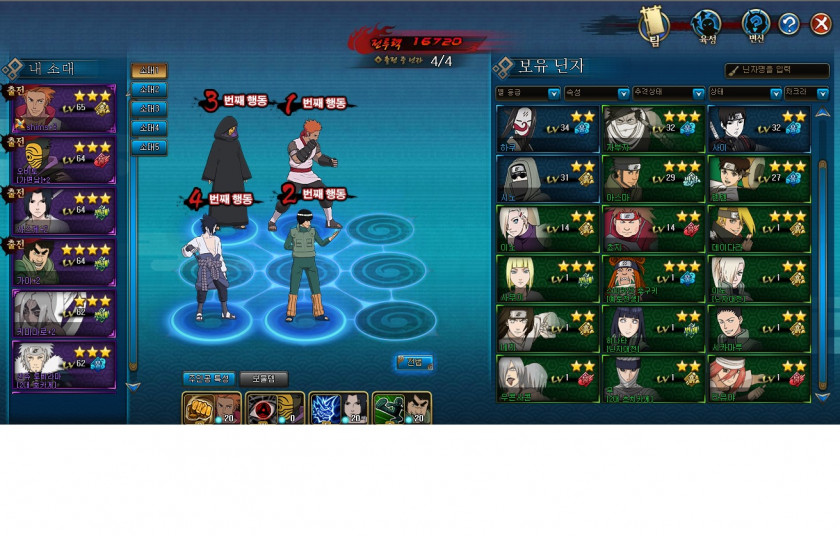The width and height of the screenshot is (840, 536).
Task: Select squad tab 소대1
Action: 149,71
